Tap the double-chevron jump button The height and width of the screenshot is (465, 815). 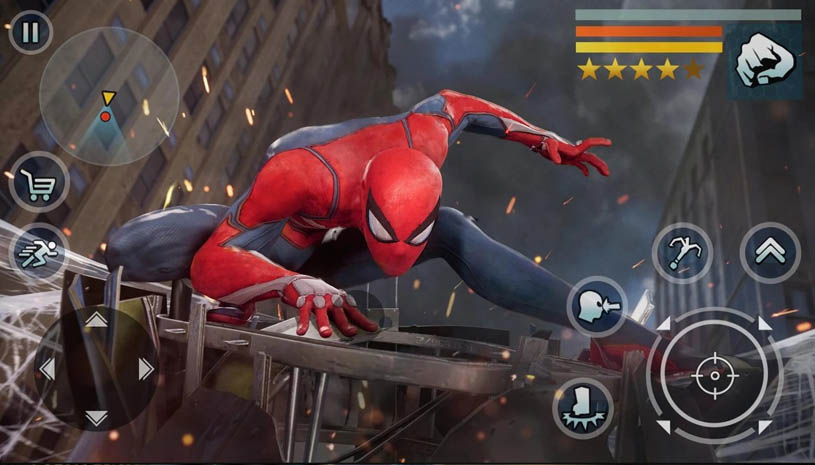(770, 252)
